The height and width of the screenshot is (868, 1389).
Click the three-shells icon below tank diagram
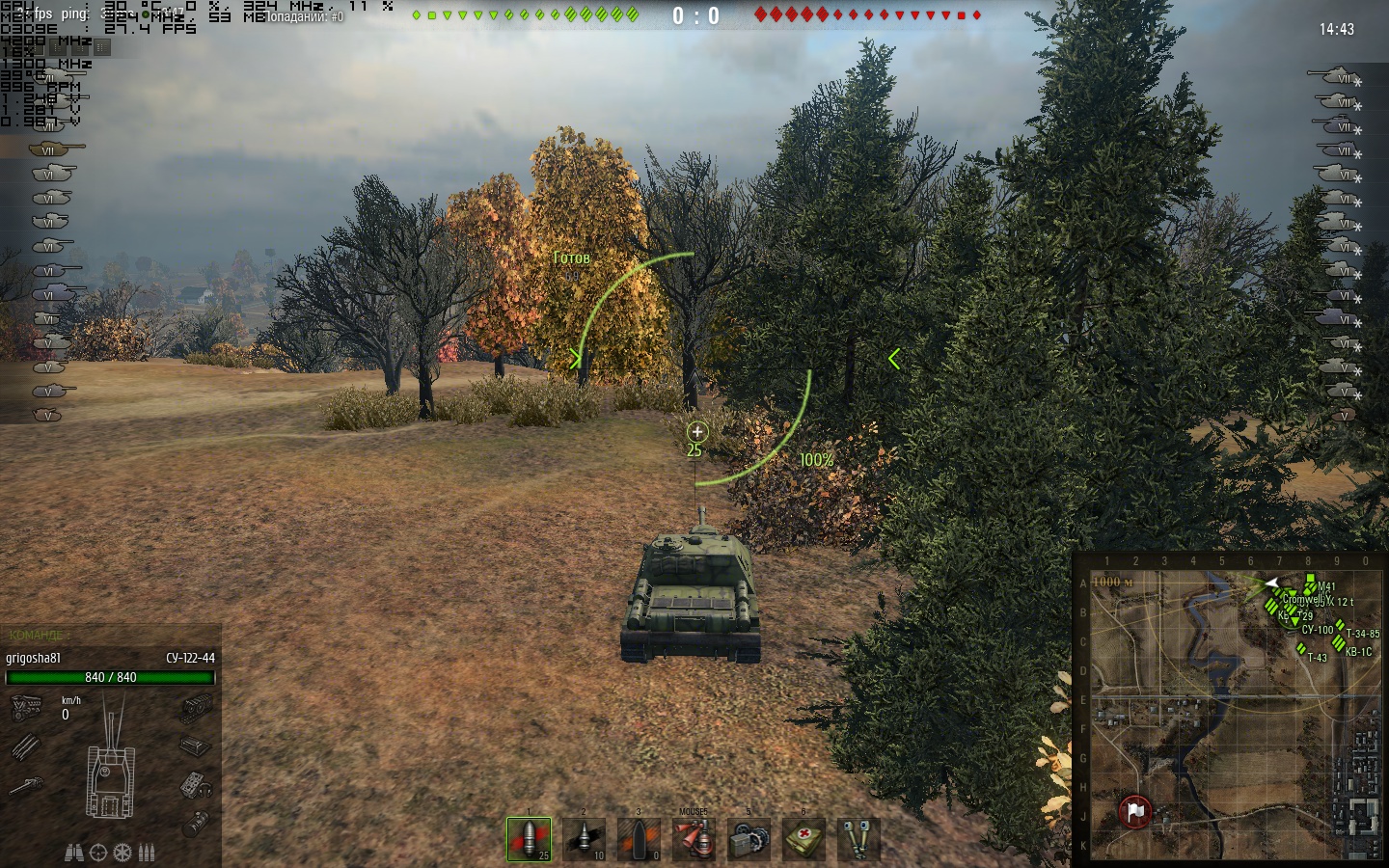point(146,853)
